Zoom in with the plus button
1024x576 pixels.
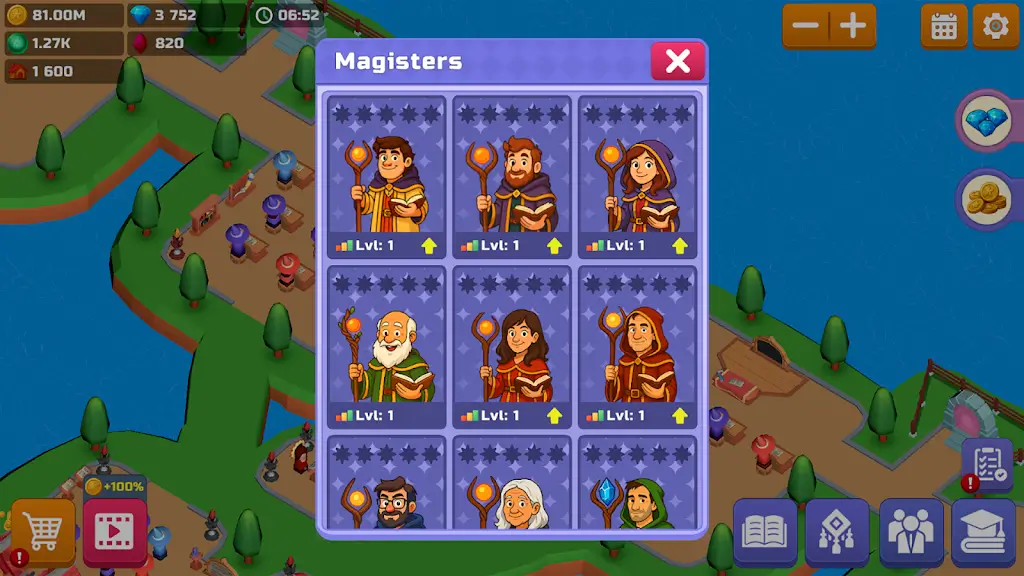853,26
